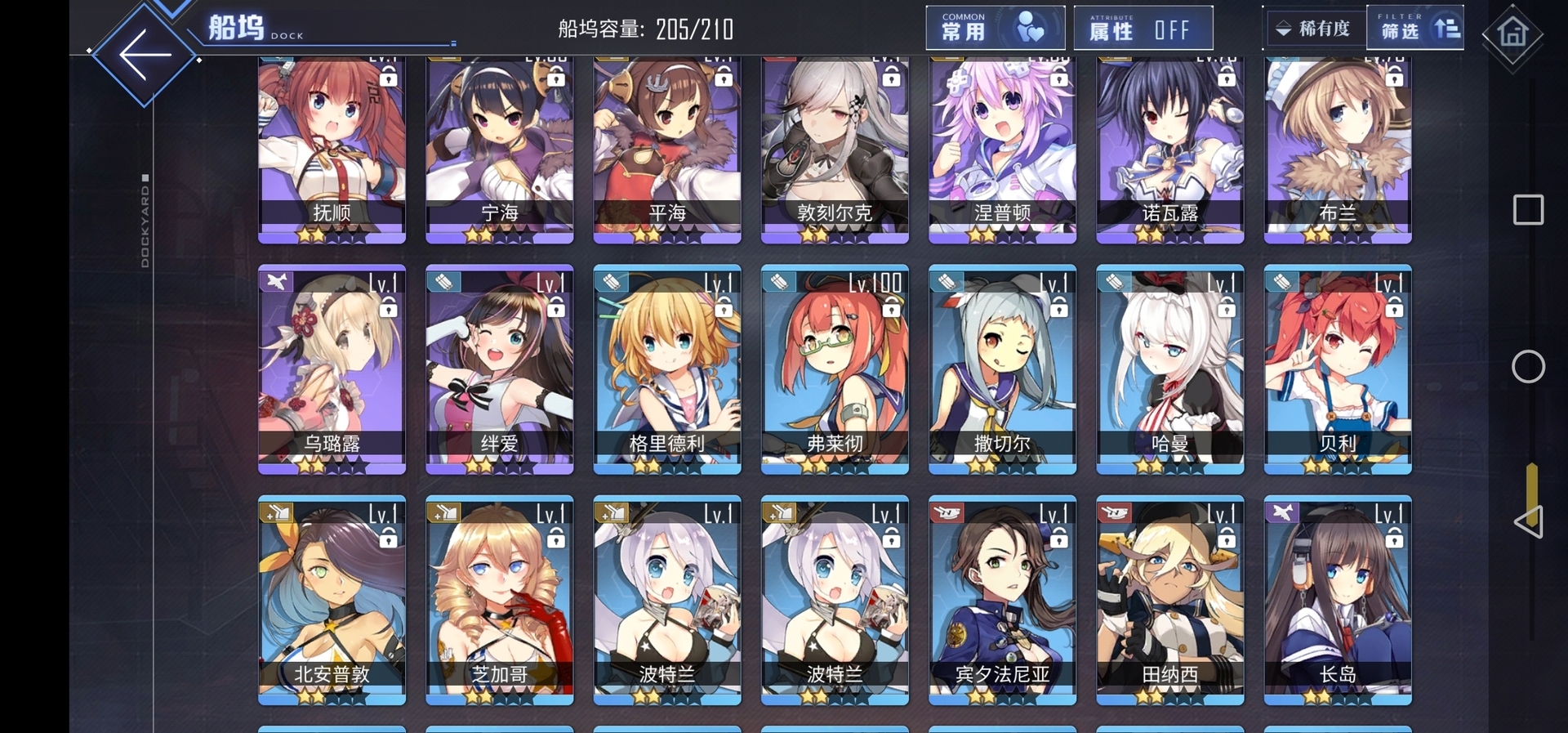The height and width of the screenshot is (733, 1568).
Task: Select the 抚顺 ship card
Action: pos(332,147)
